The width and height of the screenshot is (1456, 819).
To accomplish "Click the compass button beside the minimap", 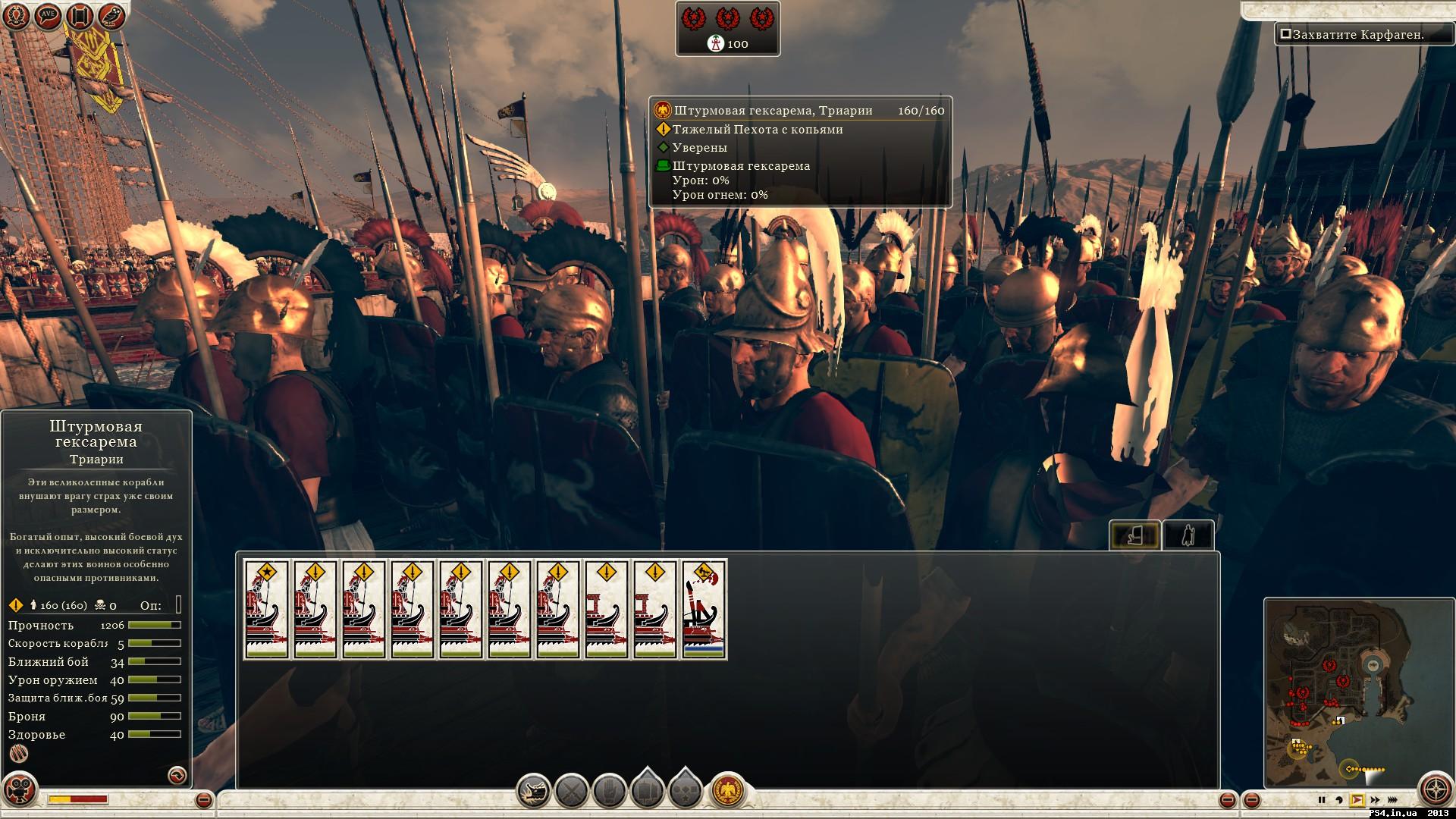I will click(1436, 789).
